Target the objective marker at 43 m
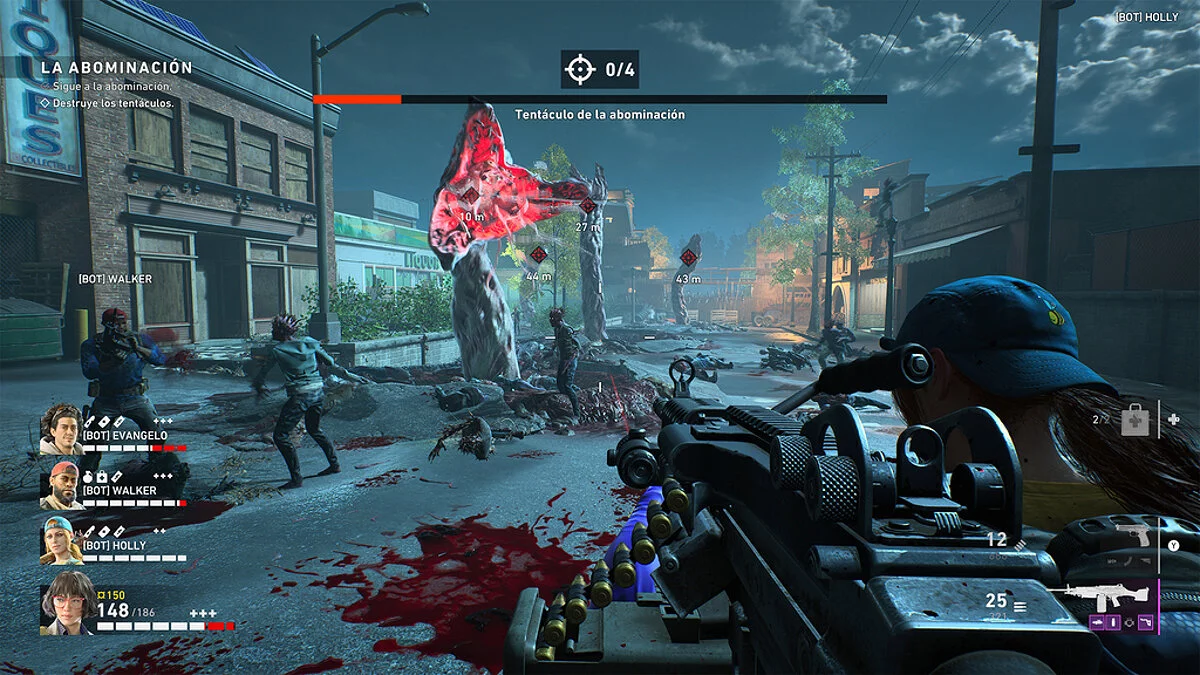 click(x=689, y=257)
